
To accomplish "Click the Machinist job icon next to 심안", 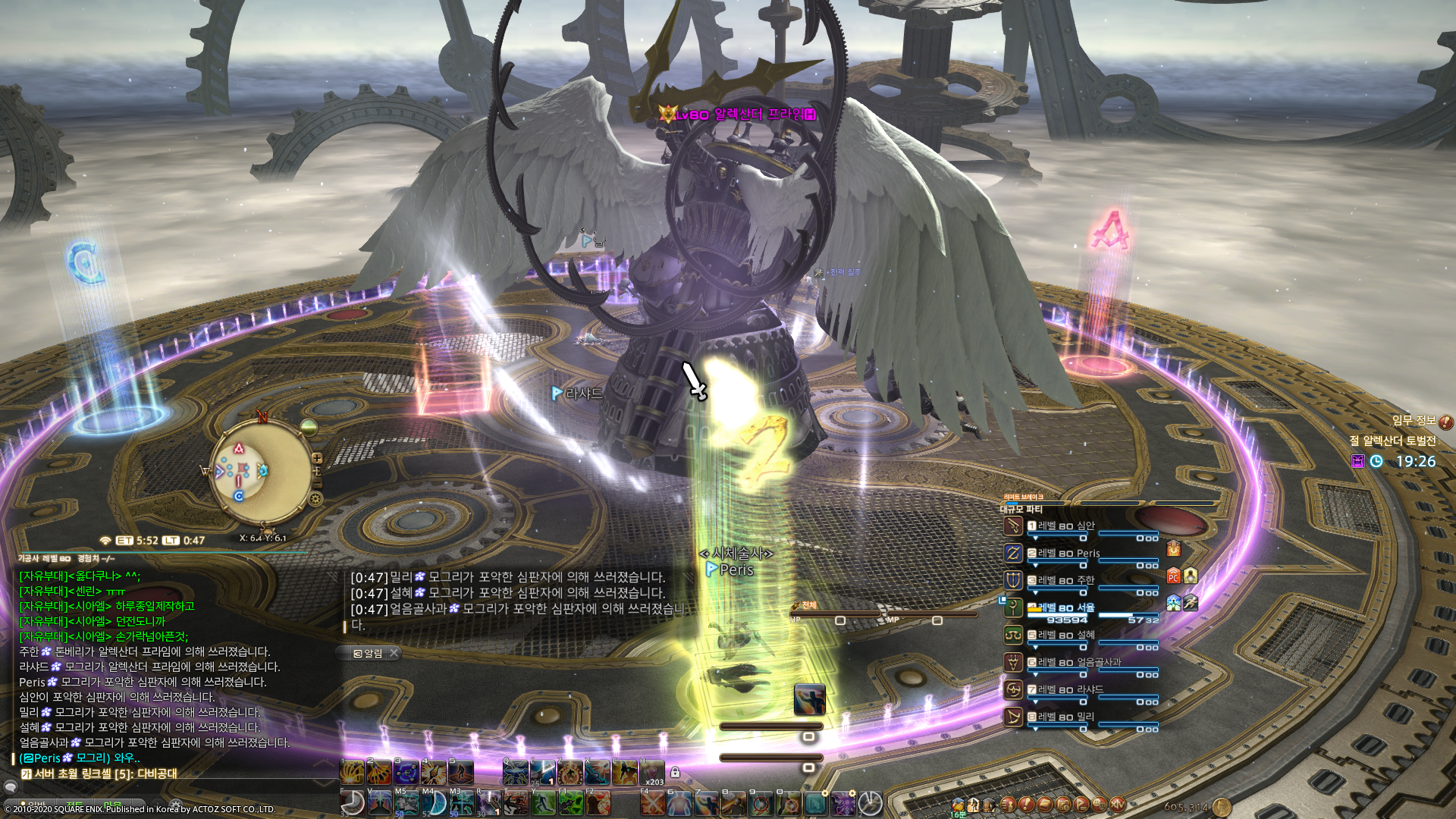I will click(1013, 526).
